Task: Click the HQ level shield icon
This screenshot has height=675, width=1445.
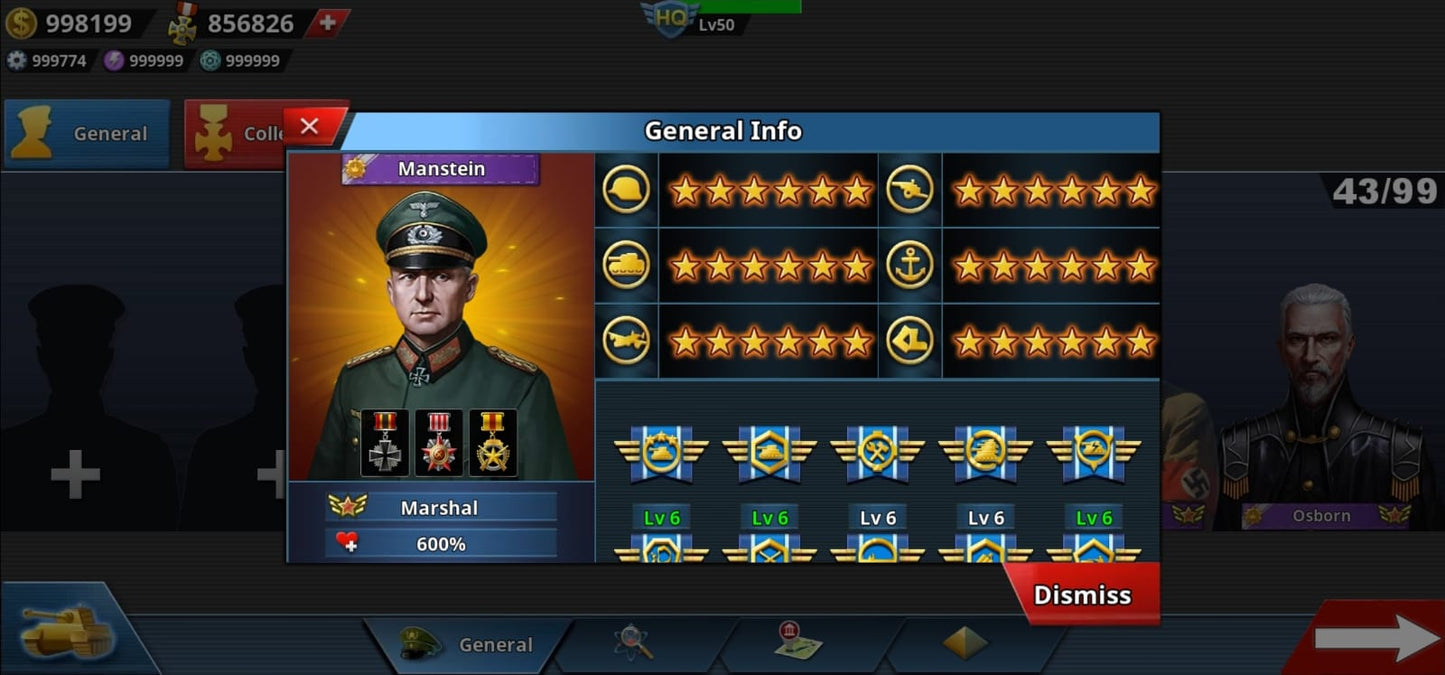Action: (x=670, y=18)
